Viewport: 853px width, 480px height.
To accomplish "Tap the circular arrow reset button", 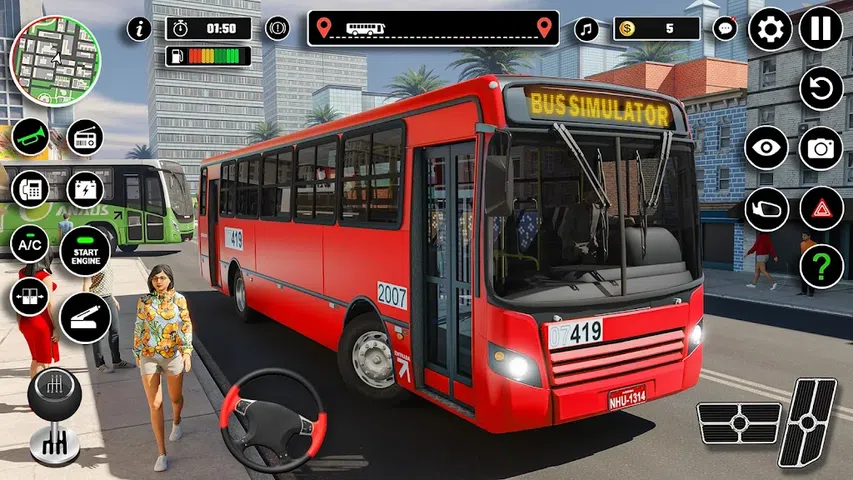I will click(x=821, y=89).
